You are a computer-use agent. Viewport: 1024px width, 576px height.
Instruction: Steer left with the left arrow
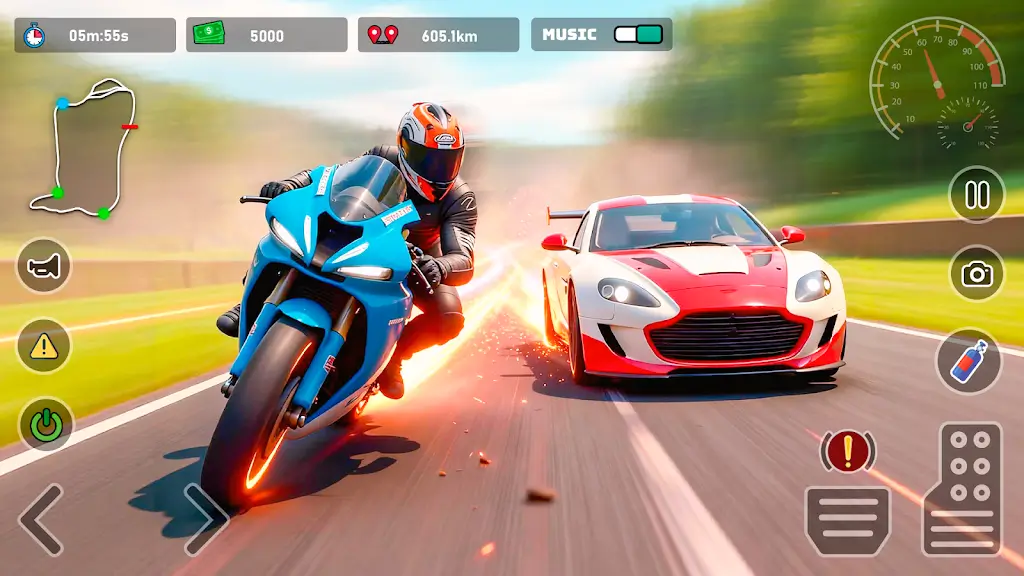42,519
